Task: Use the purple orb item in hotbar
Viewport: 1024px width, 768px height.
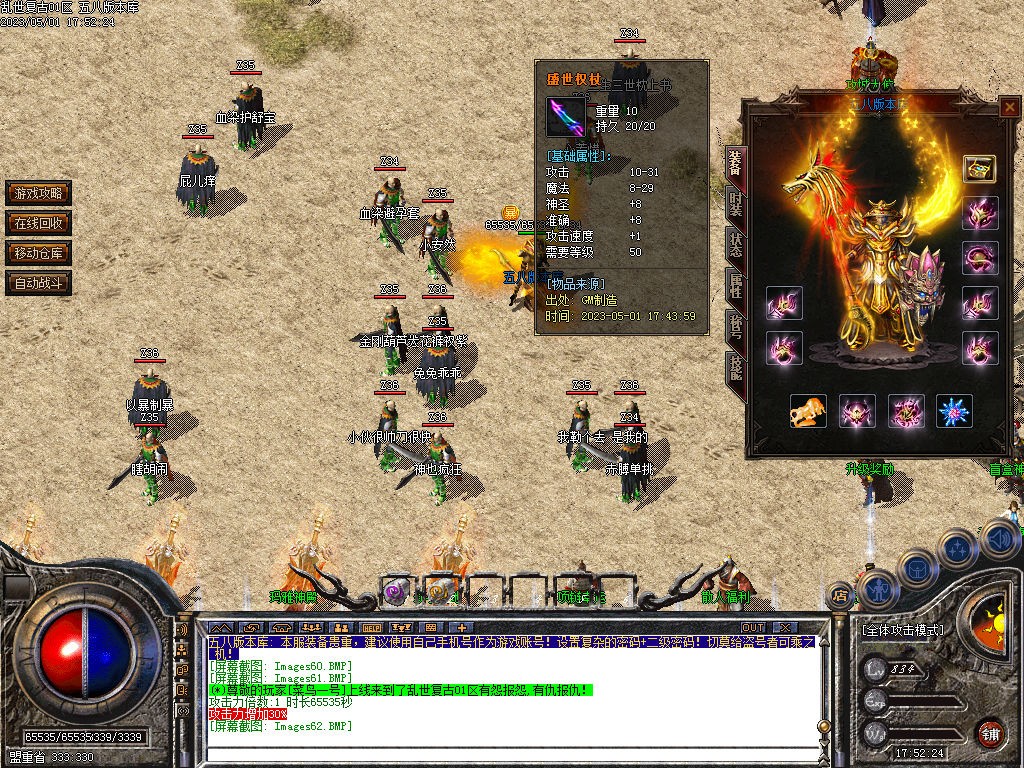Action: [397, 590]
